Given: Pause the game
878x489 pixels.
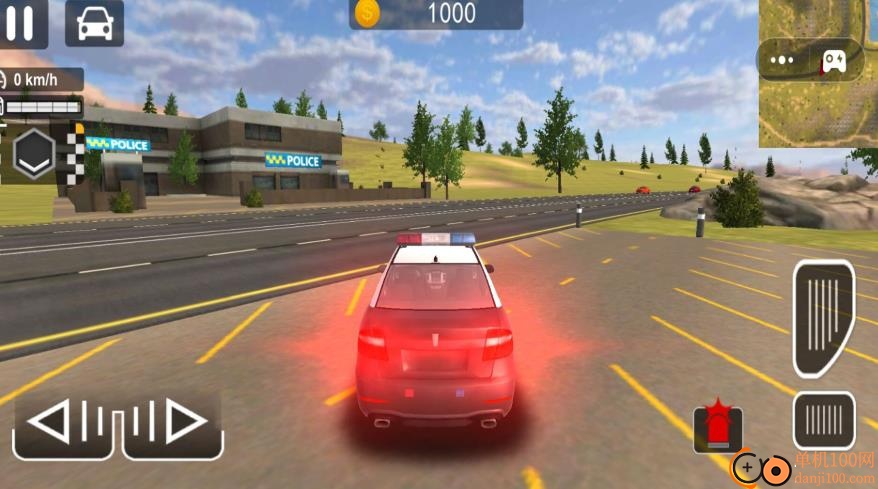Looking at the screenshot, I should click(x=20, y=22).
